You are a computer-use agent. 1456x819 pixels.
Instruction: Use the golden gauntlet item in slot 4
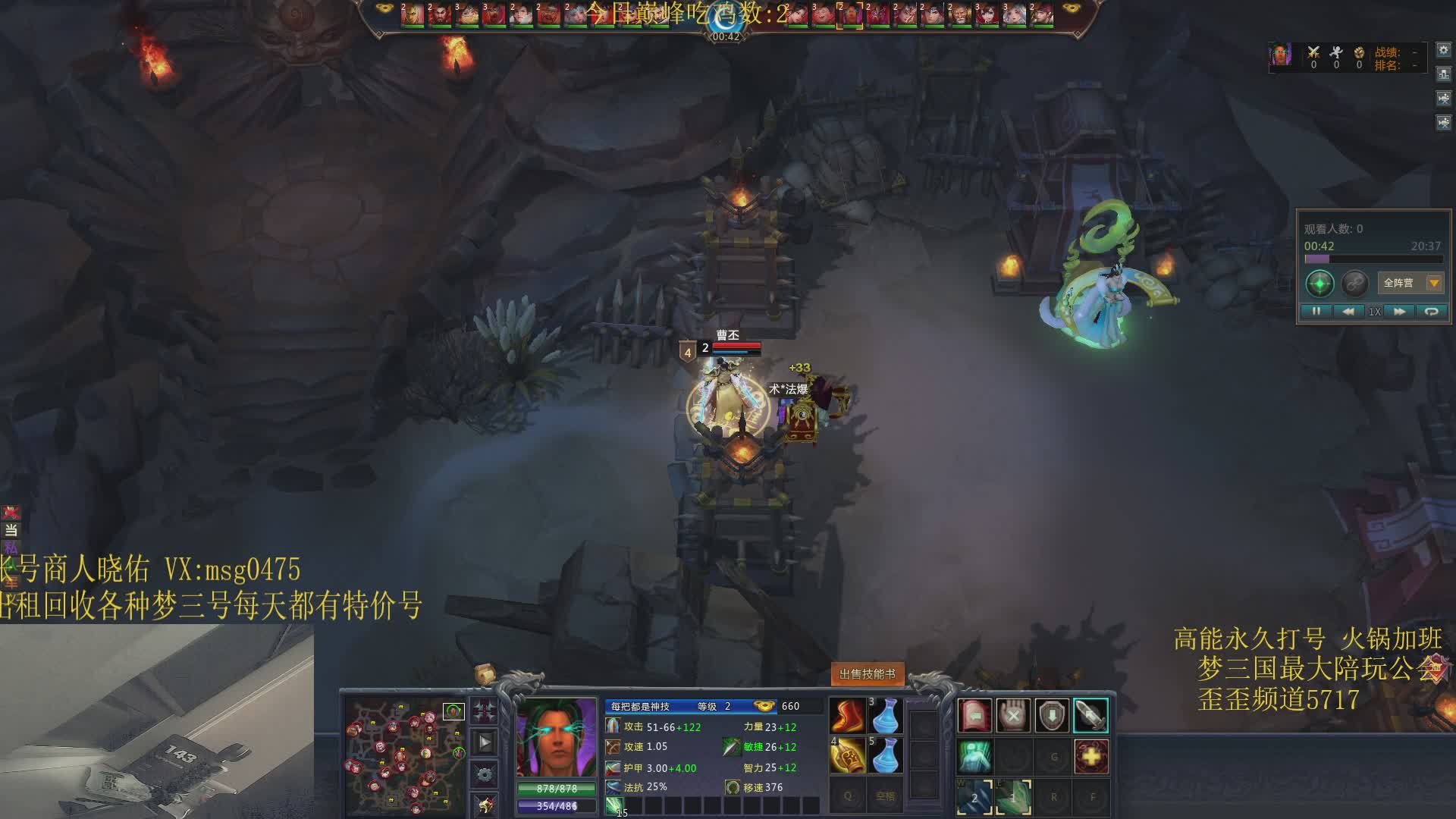pos(849,755)
